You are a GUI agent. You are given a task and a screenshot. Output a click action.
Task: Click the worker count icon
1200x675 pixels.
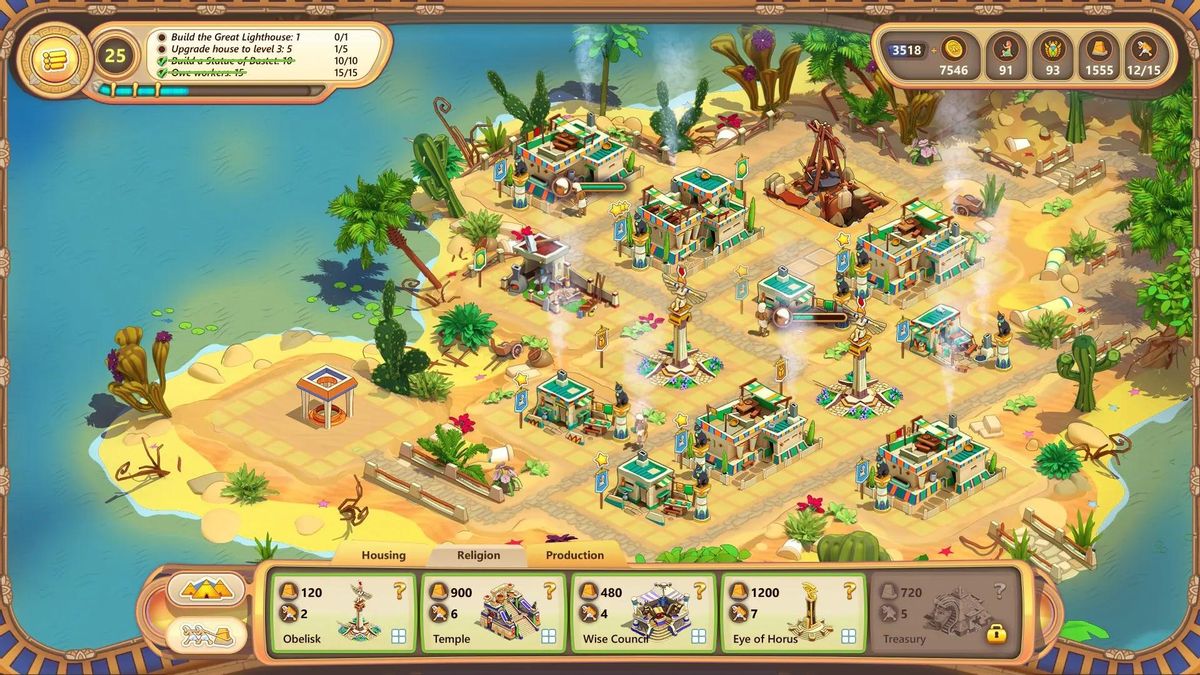point(1144,49)
